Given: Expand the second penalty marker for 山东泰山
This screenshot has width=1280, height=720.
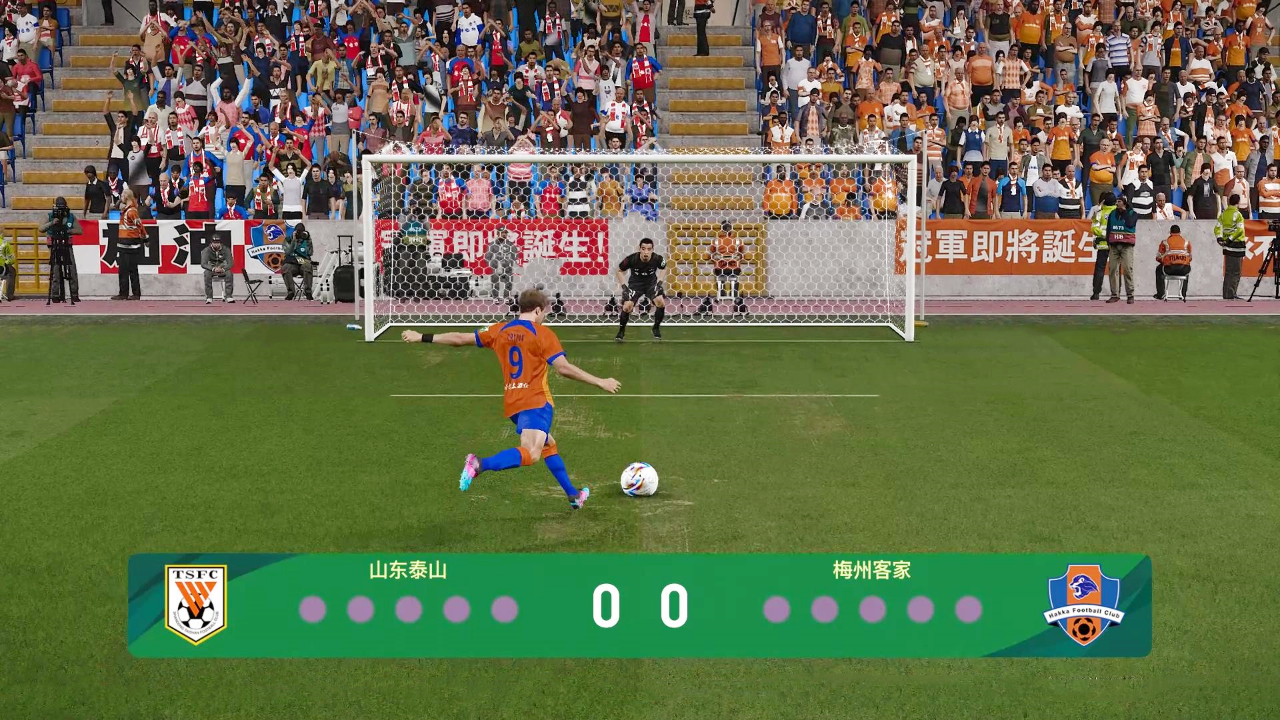Looking at the screenshot, I should (x=361, y=610).
